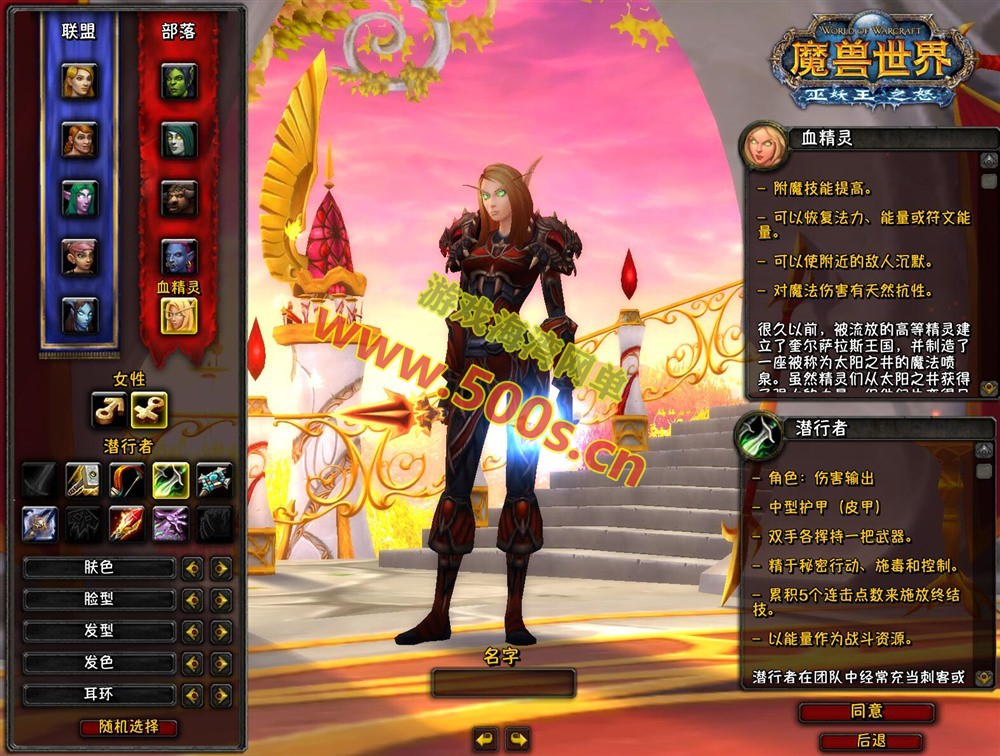Screen dimensions: 1000x756
Task: Select the Tauren race portrait
Action: [179, 198]
